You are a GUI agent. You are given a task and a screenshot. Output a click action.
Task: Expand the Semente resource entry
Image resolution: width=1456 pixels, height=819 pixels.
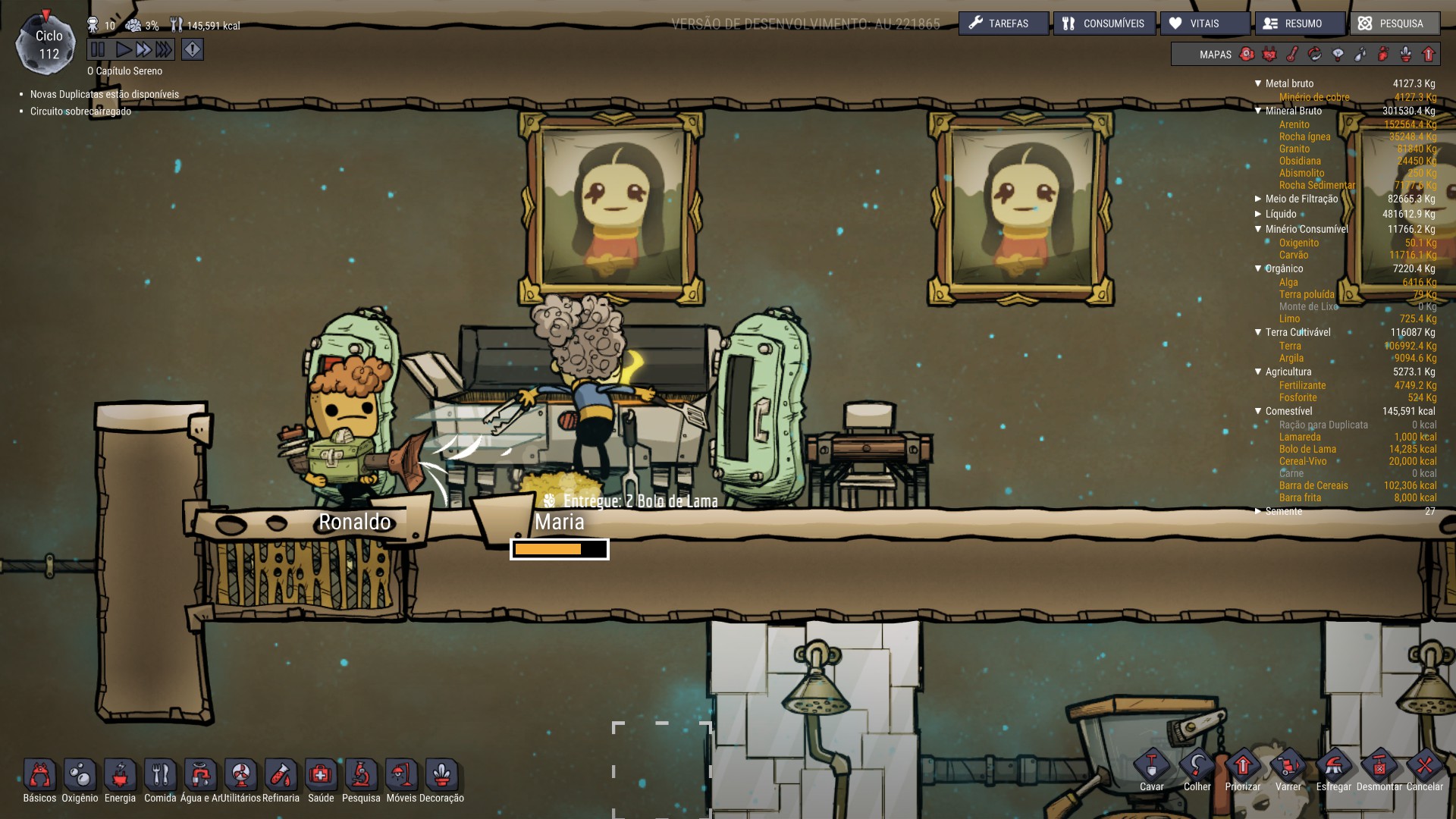(1259, 511)
